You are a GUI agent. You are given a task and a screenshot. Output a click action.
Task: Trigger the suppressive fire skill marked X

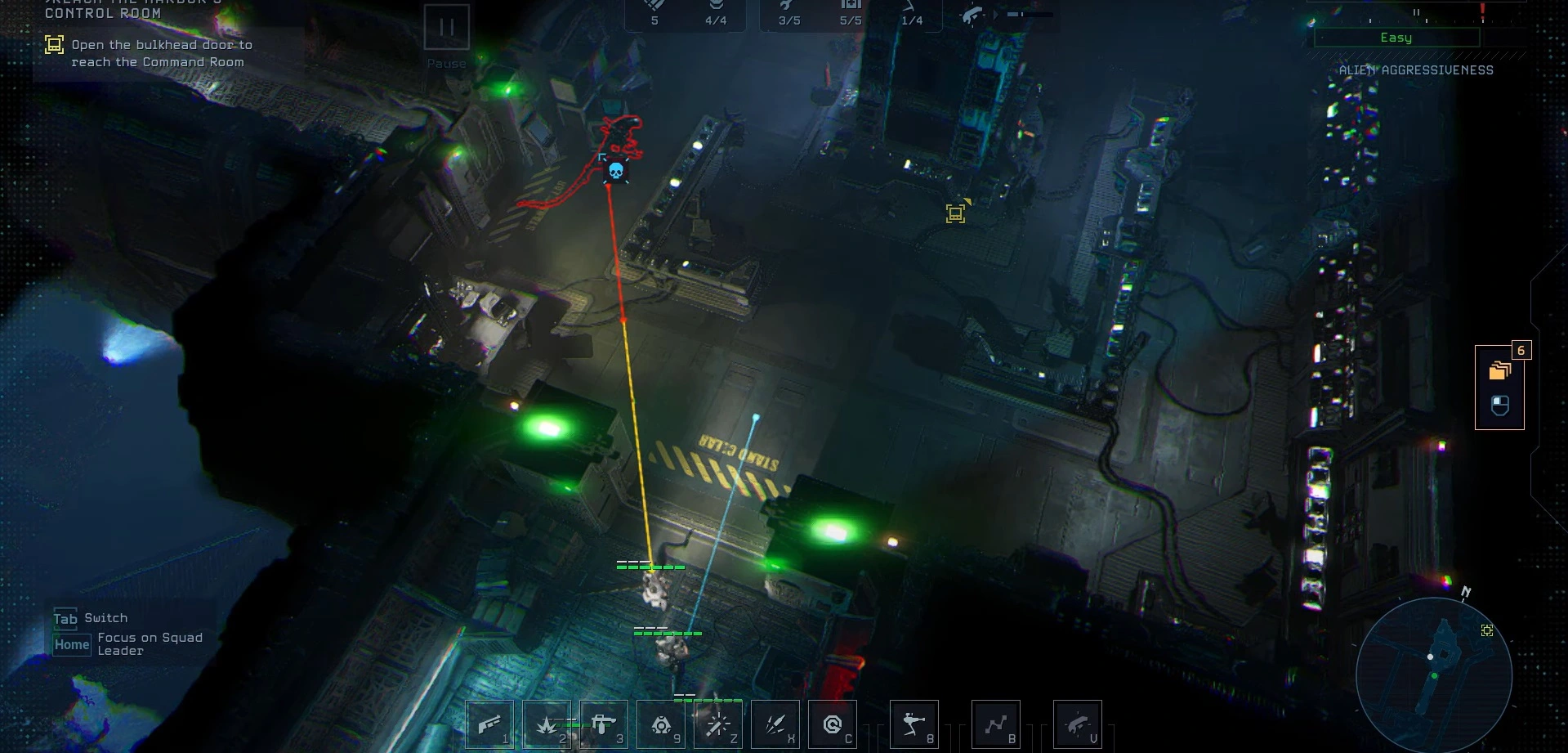point(775,724)
